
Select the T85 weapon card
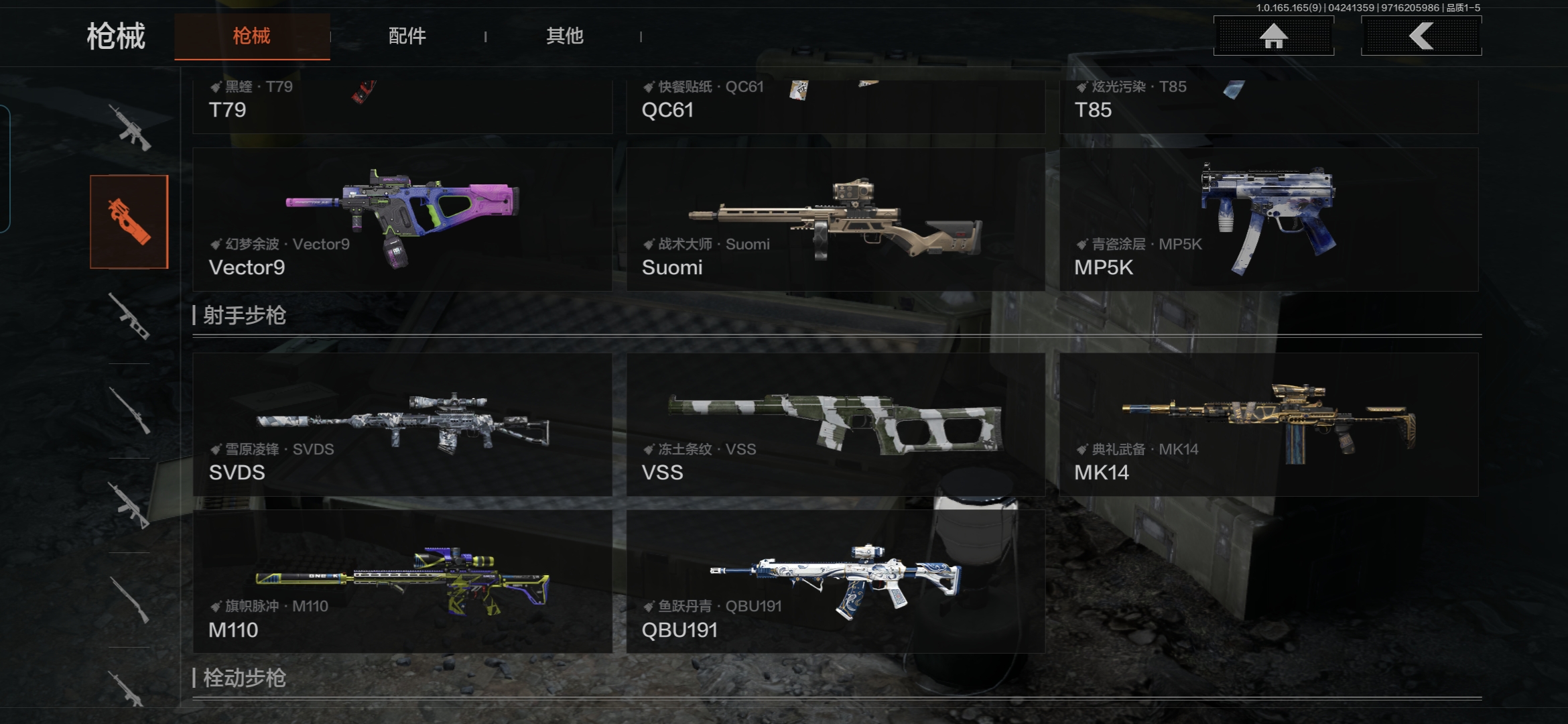click(x=1268, y=106)
